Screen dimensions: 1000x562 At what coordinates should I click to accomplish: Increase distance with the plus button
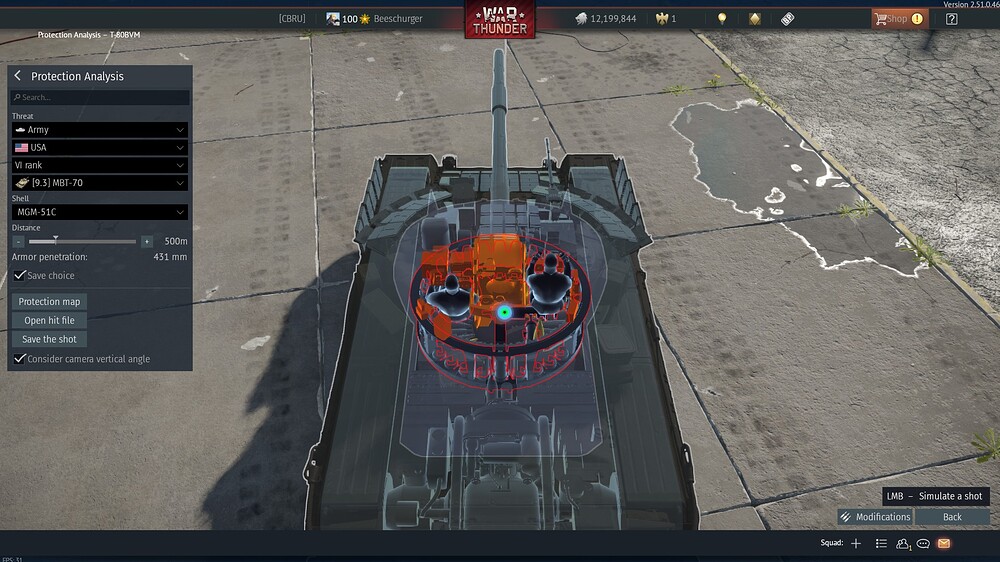[x=147, y=241]
